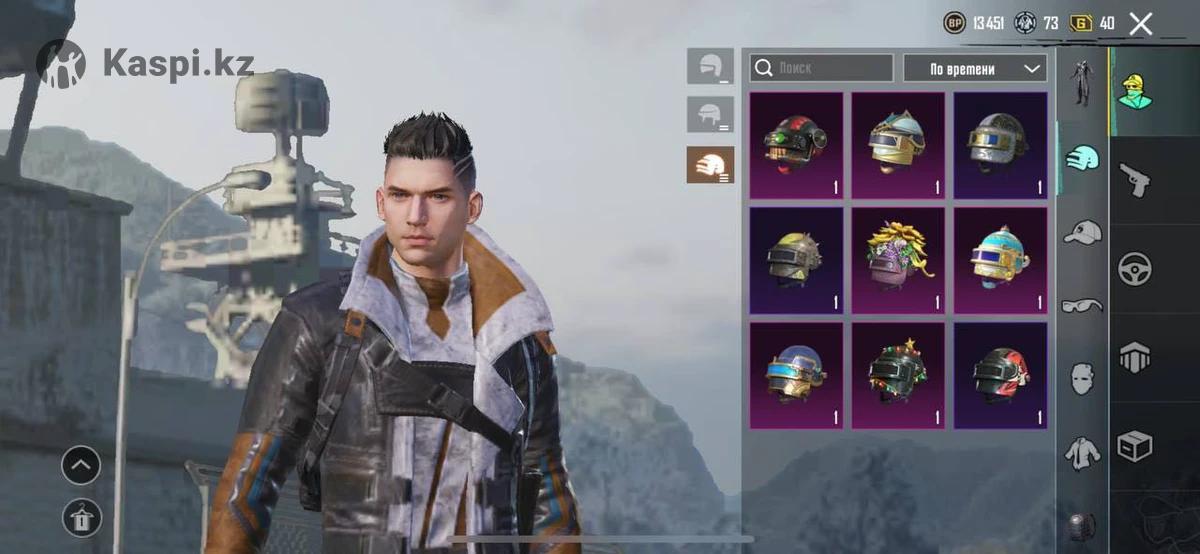1200x554 pixels.
Task: Open the steering wheel vehicle tab
Action: click(x=1135, y=268)
